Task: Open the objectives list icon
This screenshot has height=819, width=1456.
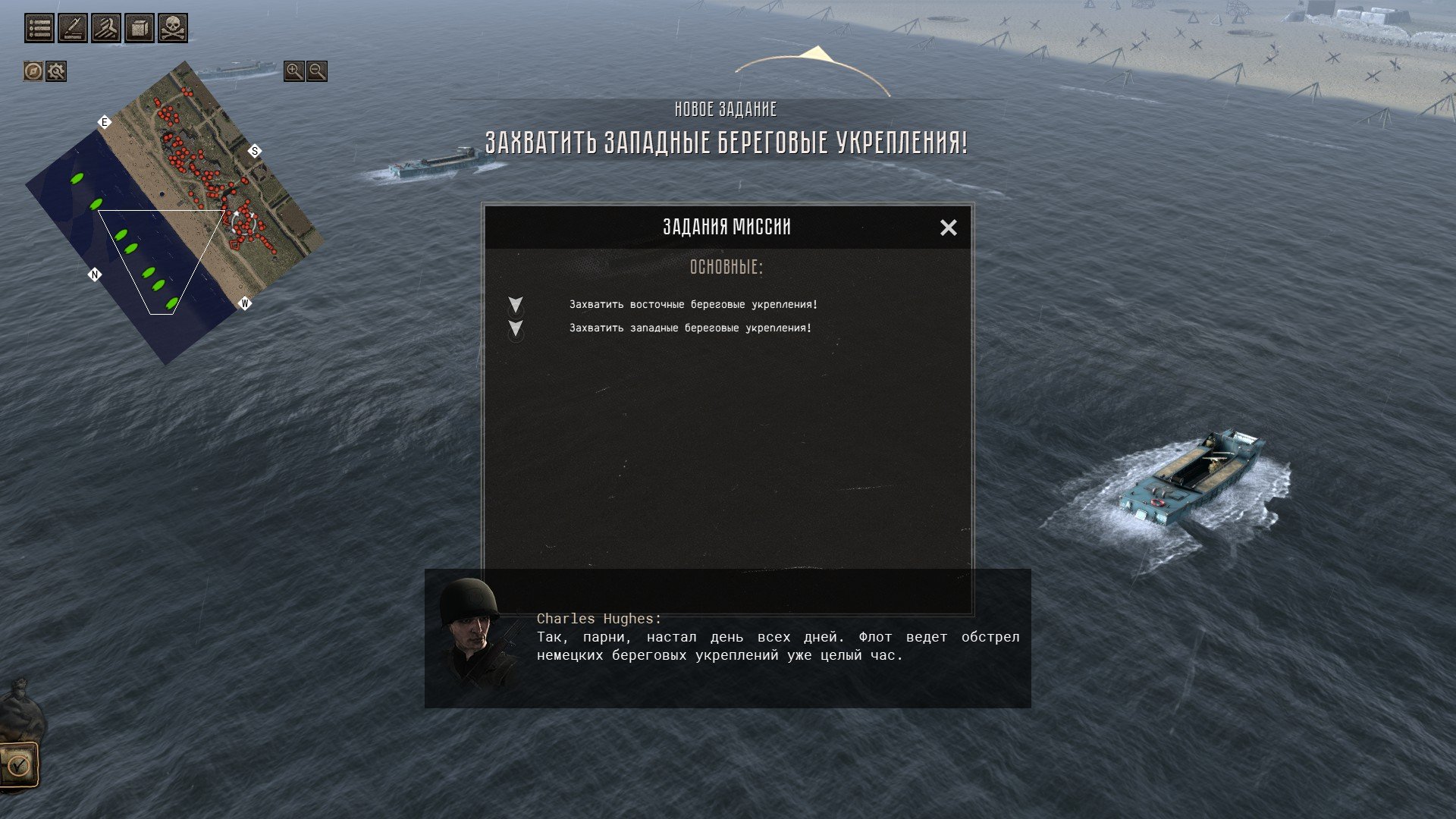Action: click(x=39, y=28)
